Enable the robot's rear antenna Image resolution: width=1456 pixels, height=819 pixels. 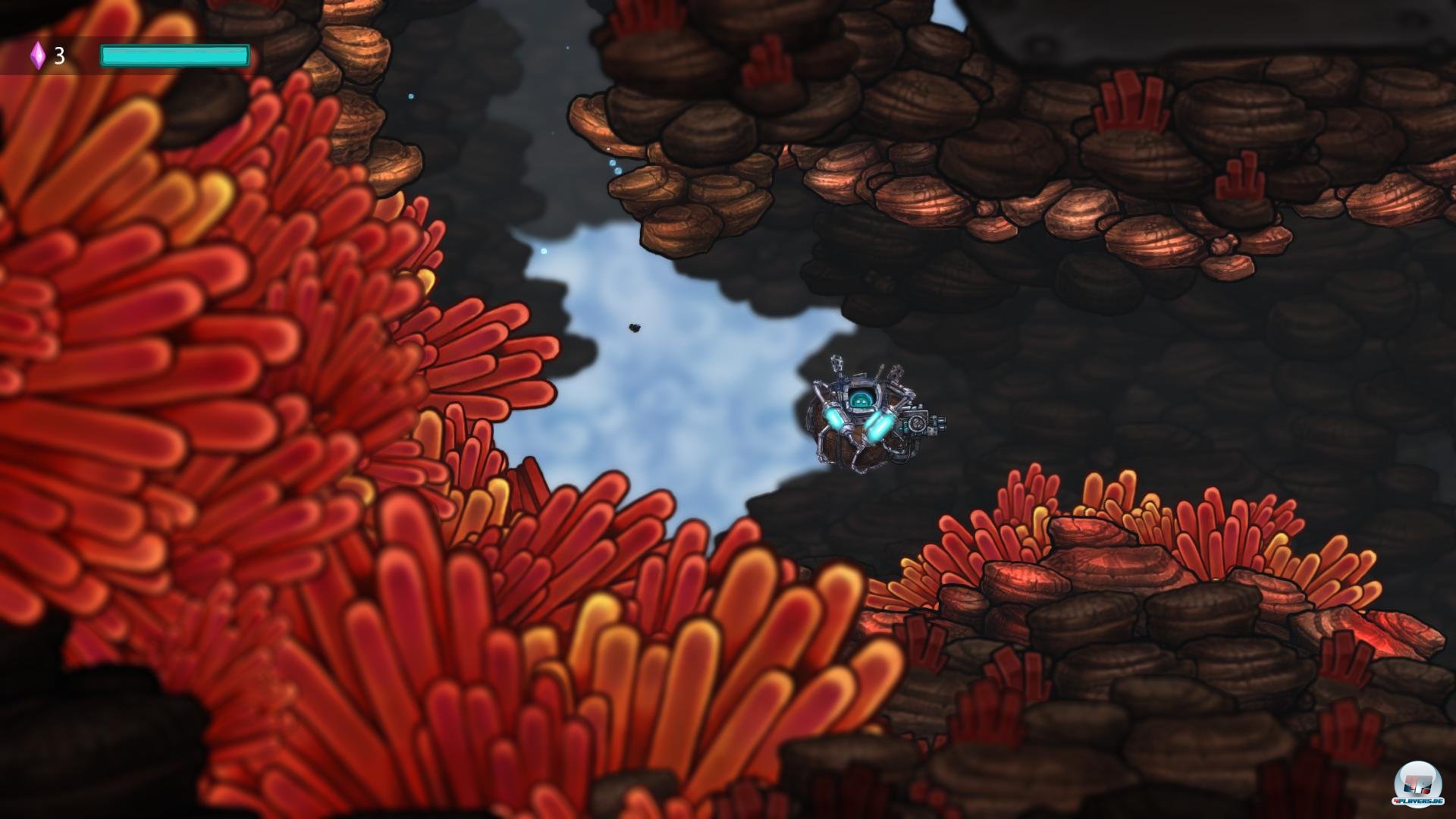coord(836,362)
